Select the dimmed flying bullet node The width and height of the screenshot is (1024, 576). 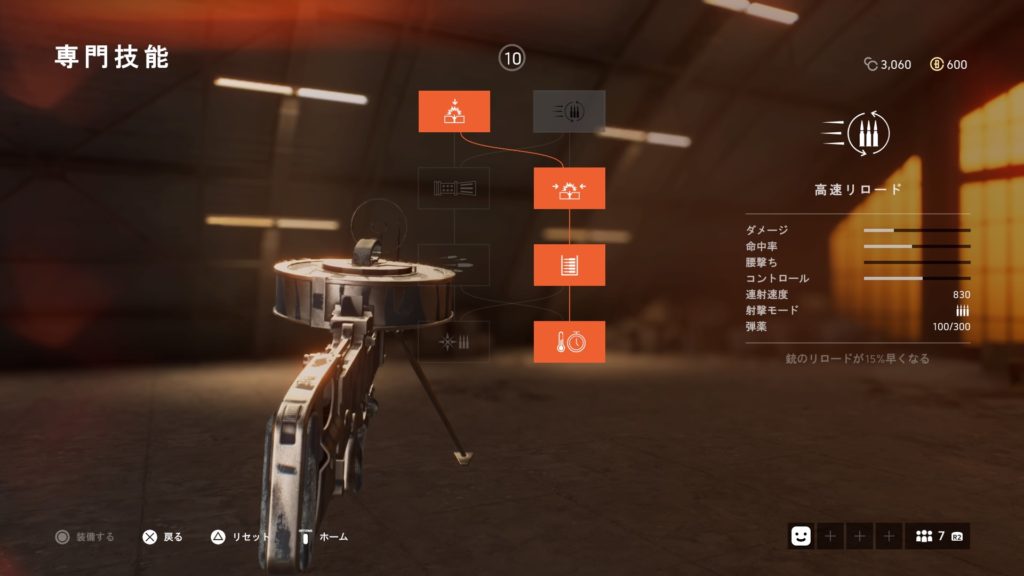[454, 265]
